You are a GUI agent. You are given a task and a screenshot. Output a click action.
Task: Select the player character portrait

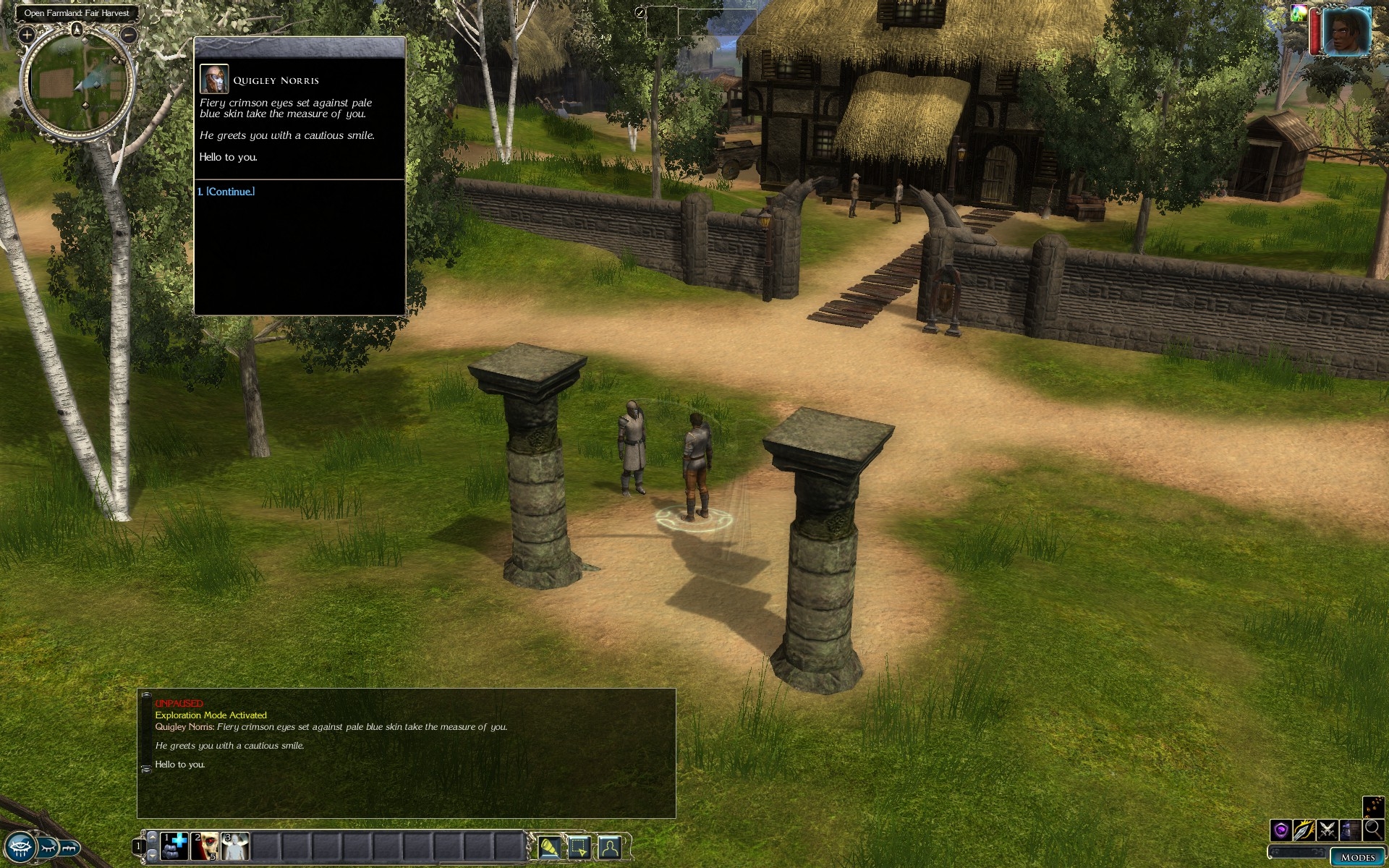(x=1346, y=32)
